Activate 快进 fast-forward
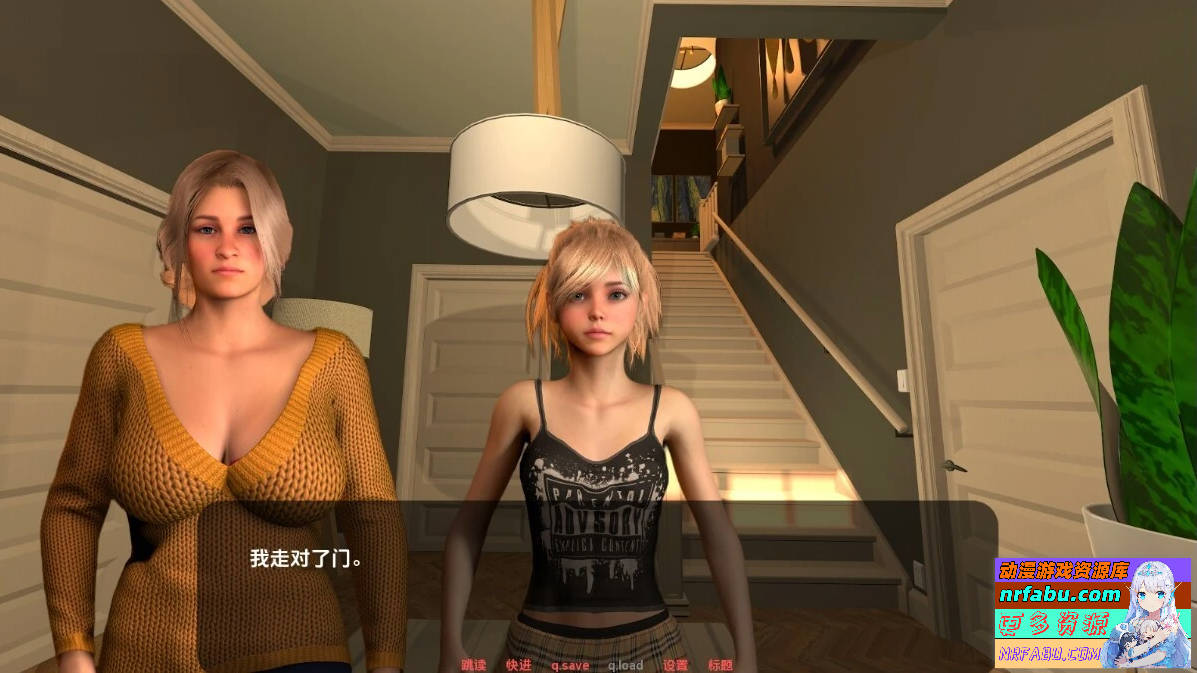The width and height of the screenshot is (1197, 673). point(518,665)
